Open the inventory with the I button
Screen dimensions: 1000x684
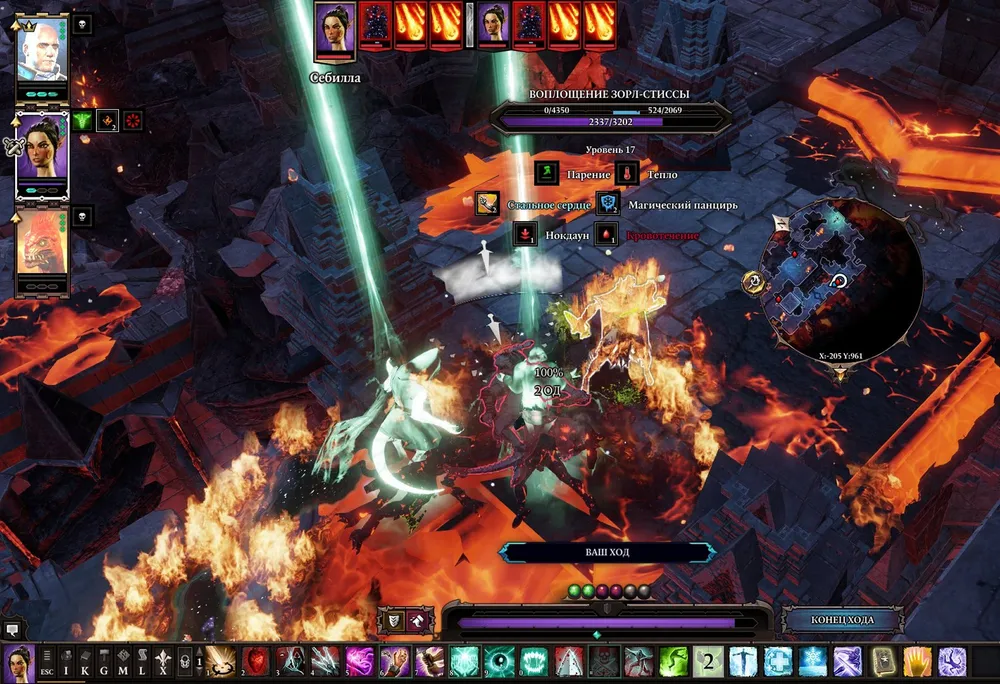[x=67, y=660]
